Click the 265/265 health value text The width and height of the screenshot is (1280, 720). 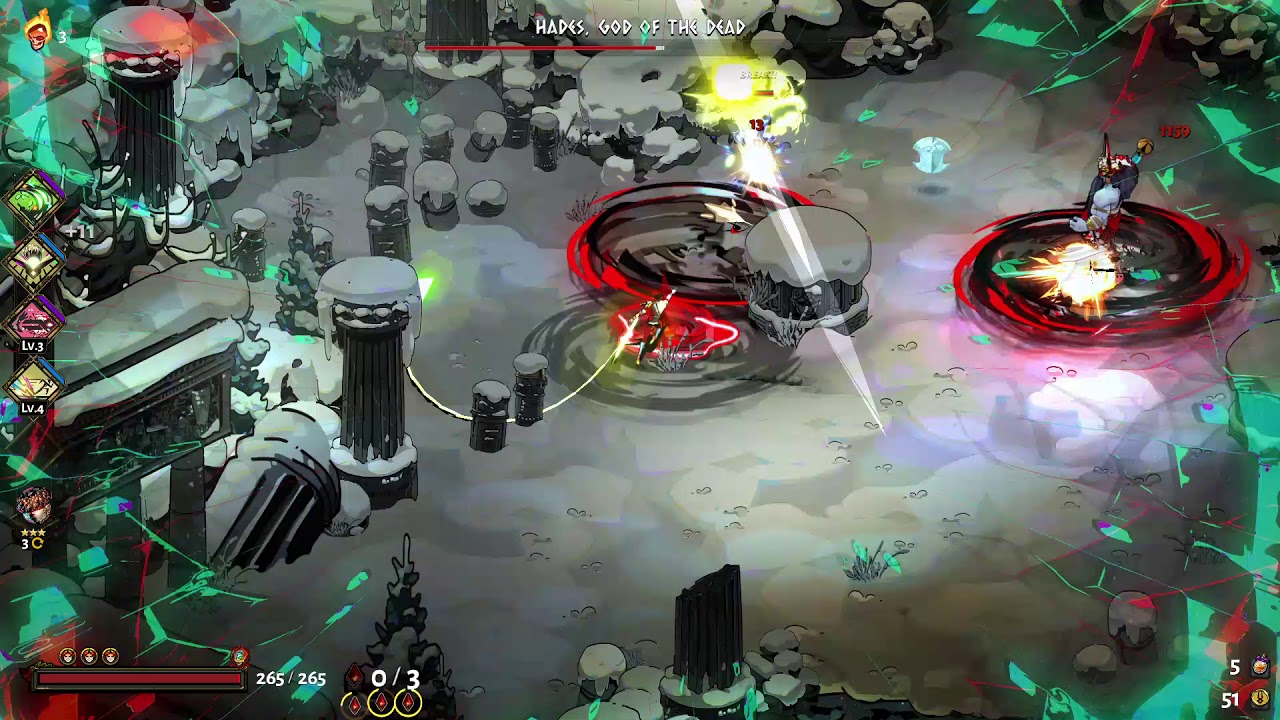tap(290, 678)
